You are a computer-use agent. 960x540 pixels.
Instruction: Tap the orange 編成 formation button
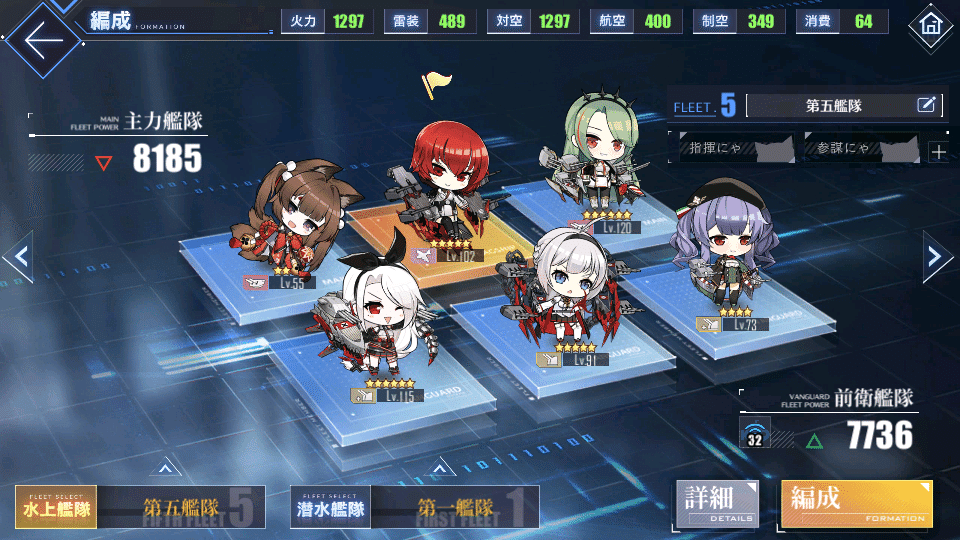856,503
